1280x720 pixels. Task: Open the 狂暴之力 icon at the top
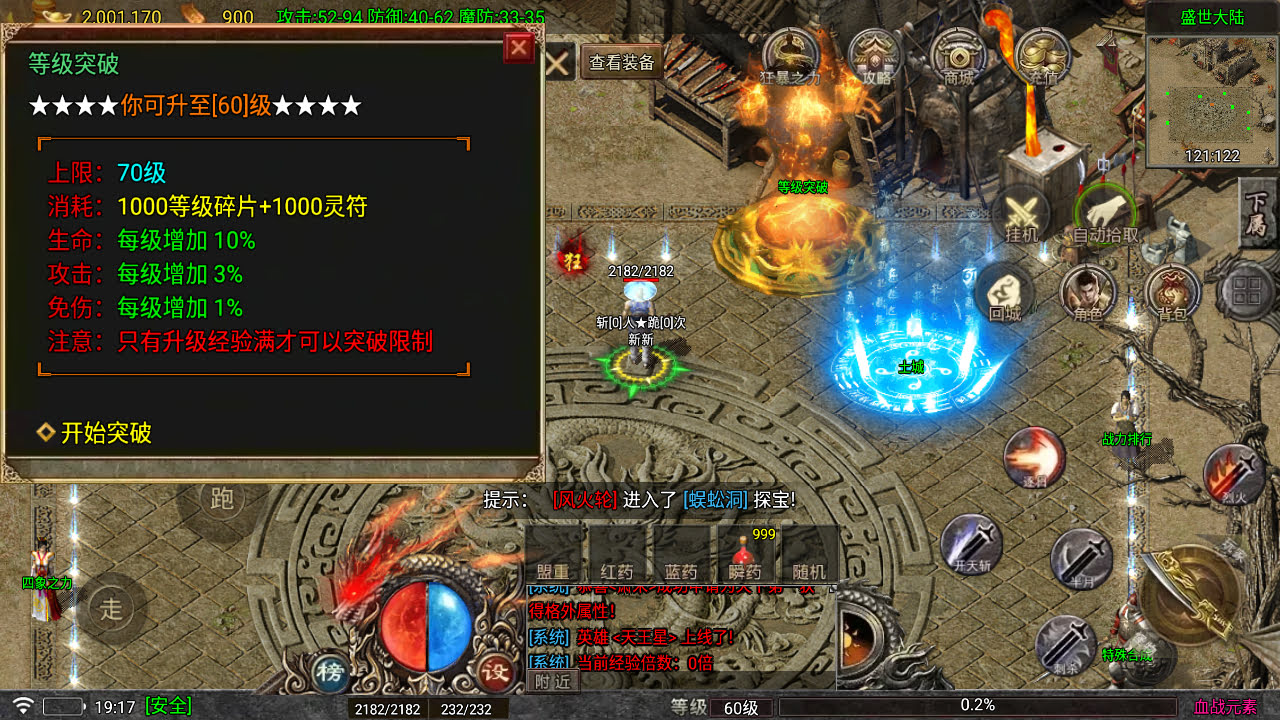[790, 50]
